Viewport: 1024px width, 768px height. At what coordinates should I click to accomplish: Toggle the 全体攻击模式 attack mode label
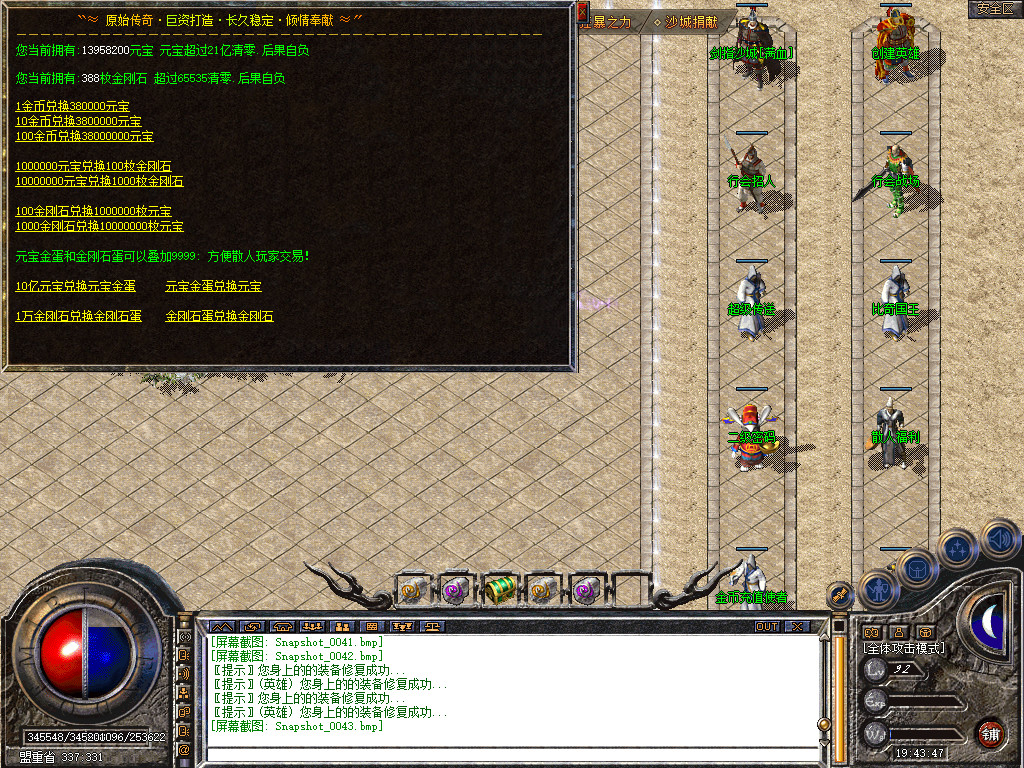tap(904, 648)
